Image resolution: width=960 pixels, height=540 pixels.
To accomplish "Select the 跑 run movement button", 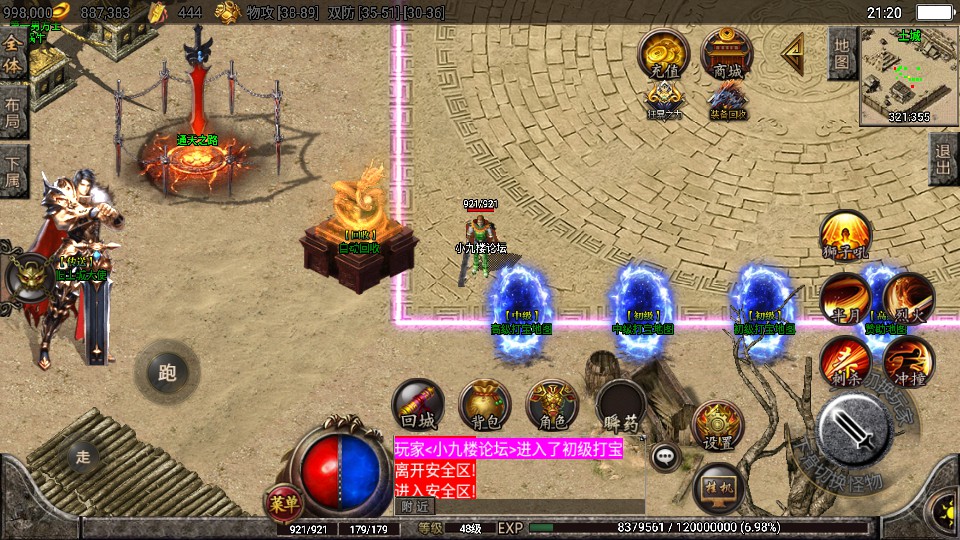I will 167,372.
